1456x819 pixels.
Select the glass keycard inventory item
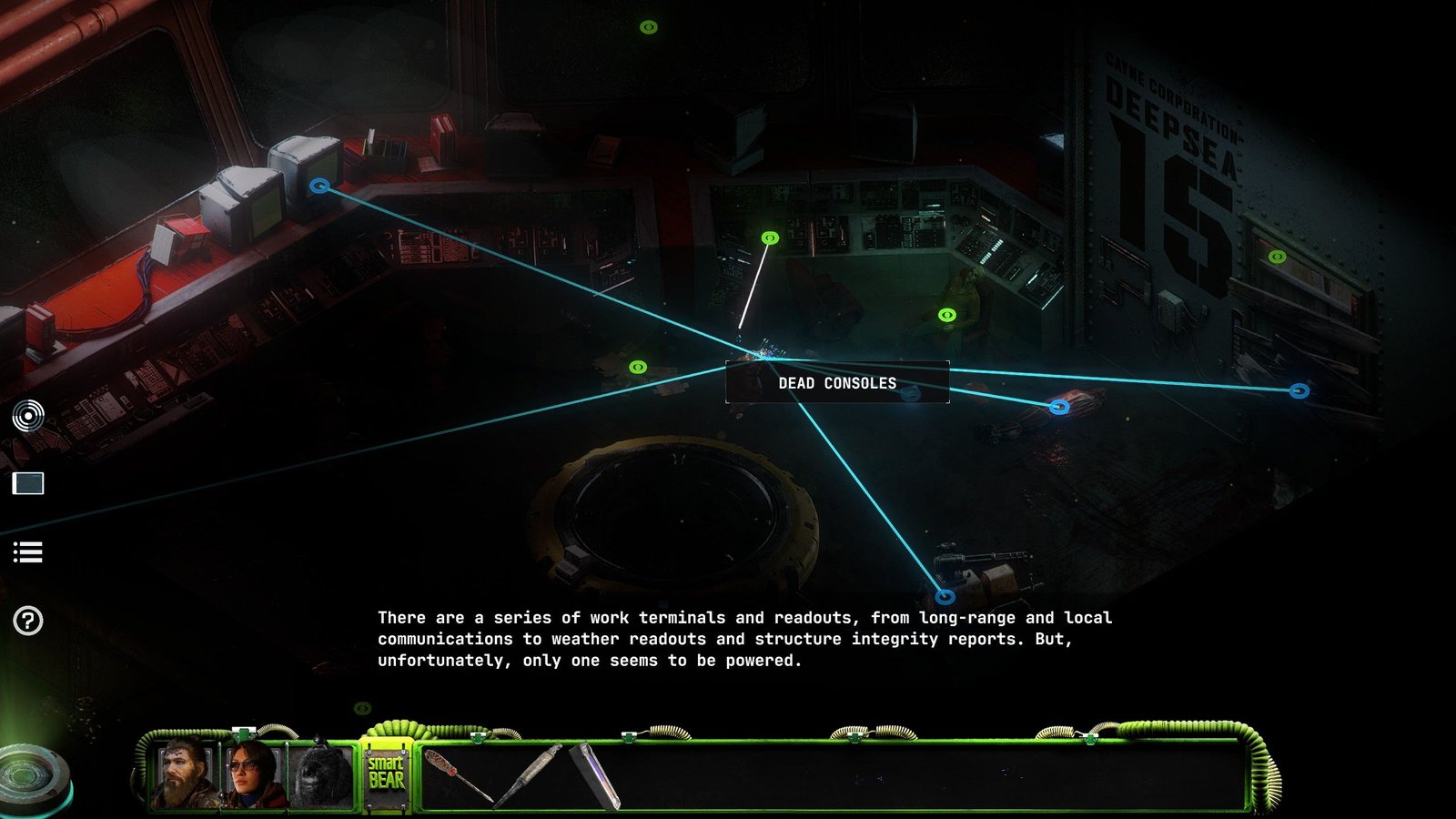(597, 776)
